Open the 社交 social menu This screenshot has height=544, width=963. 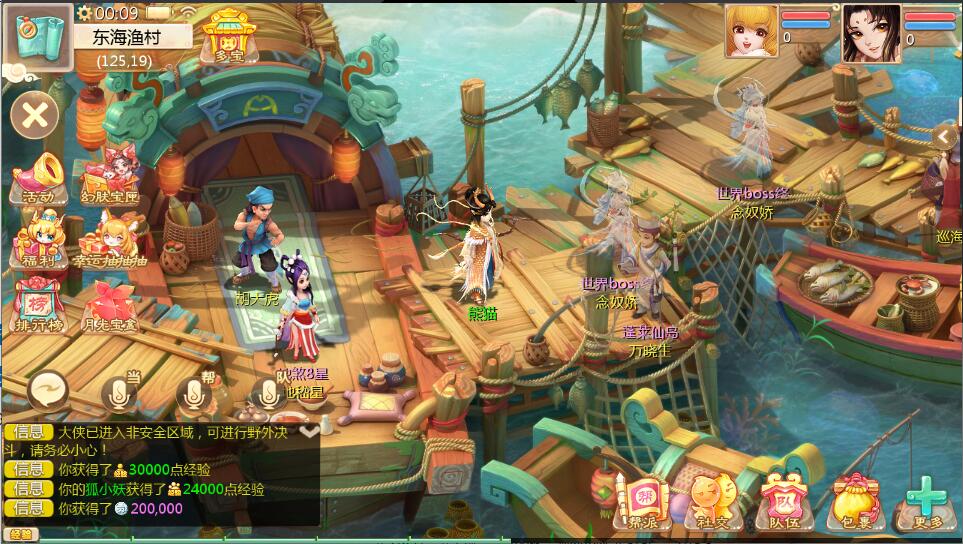713,500
